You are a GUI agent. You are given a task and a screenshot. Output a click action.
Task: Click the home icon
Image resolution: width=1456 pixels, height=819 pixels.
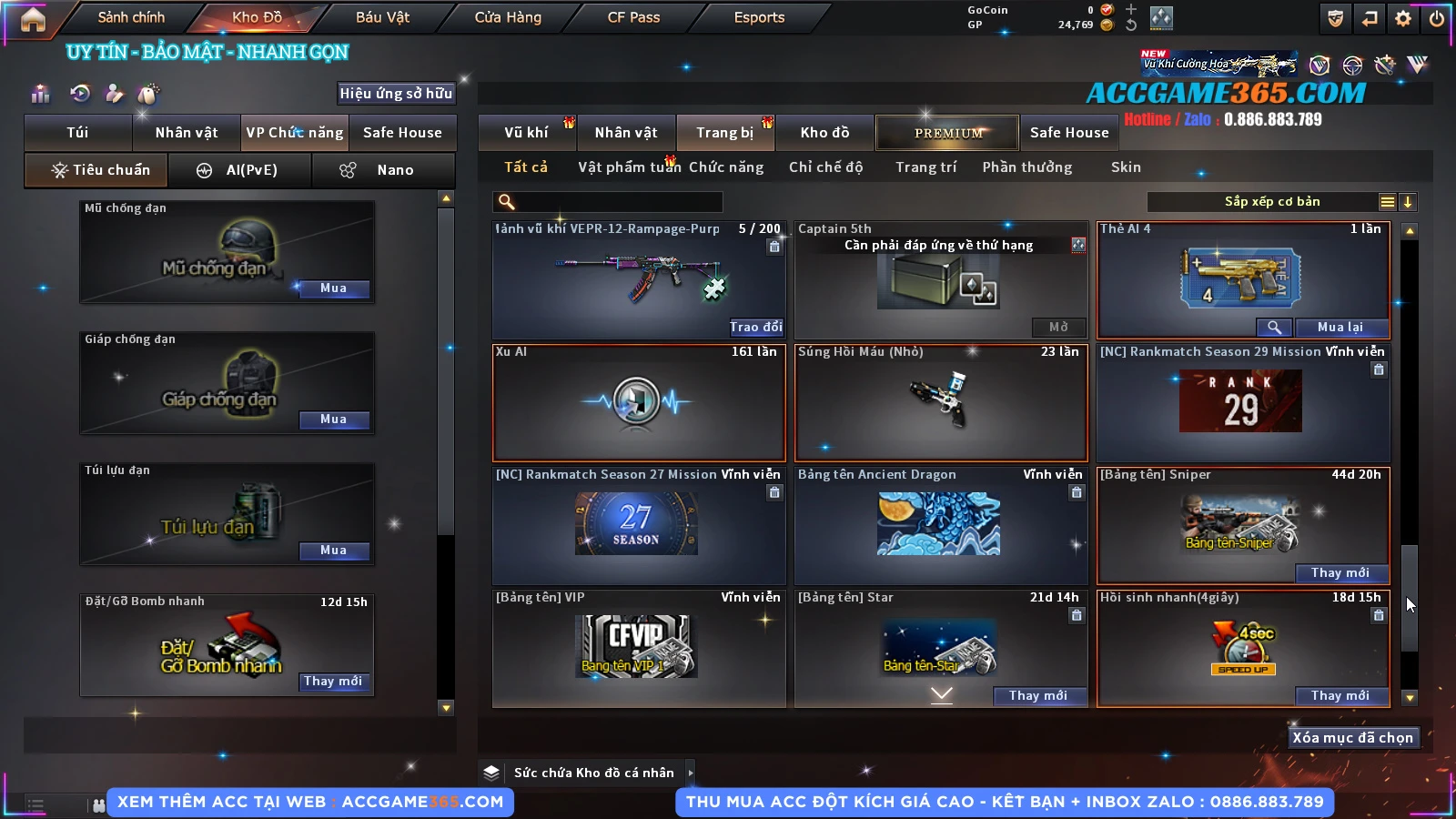pos(33,19)
